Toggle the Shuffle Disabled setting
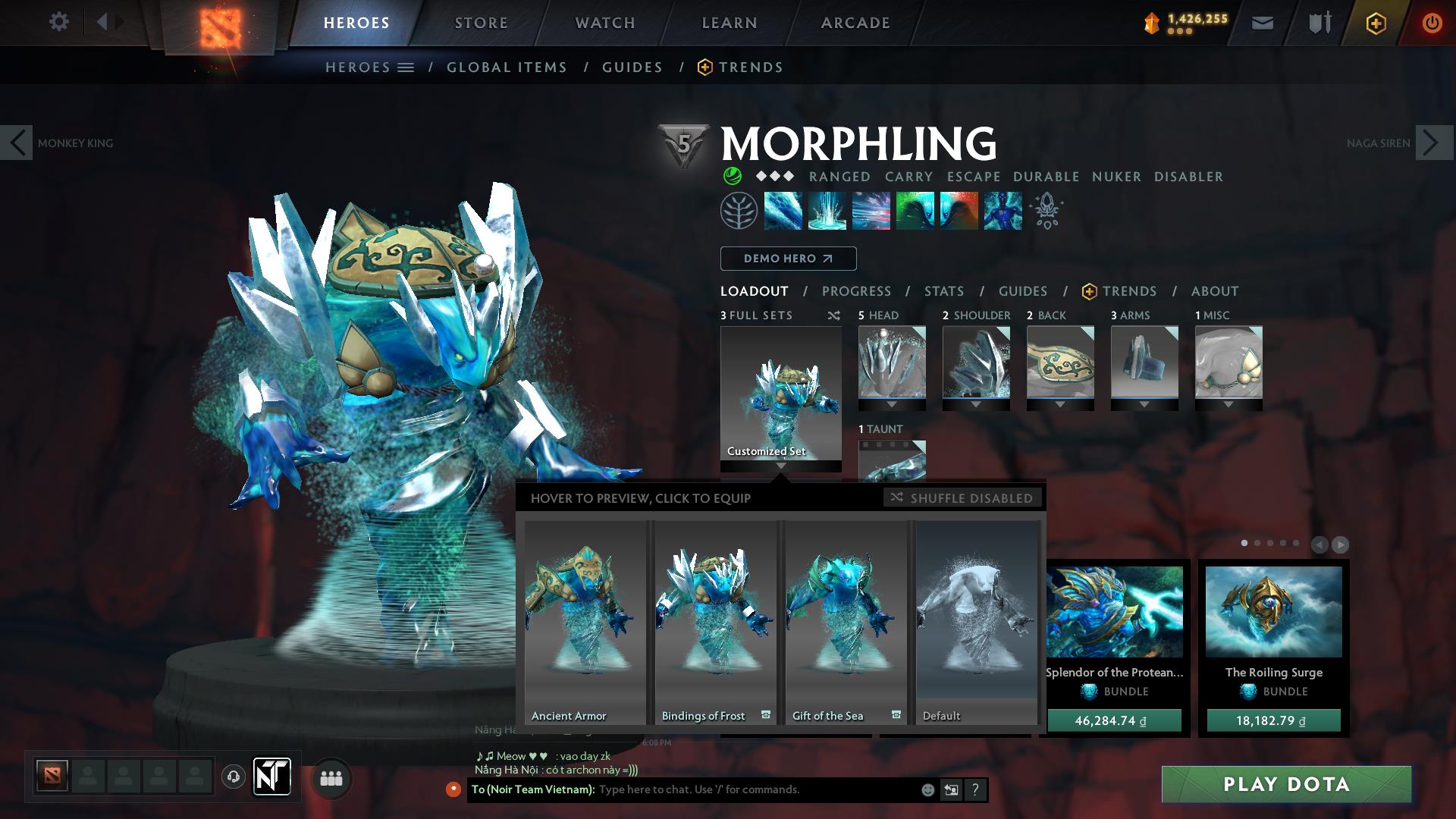The image size is (1456, 819). 963,498
